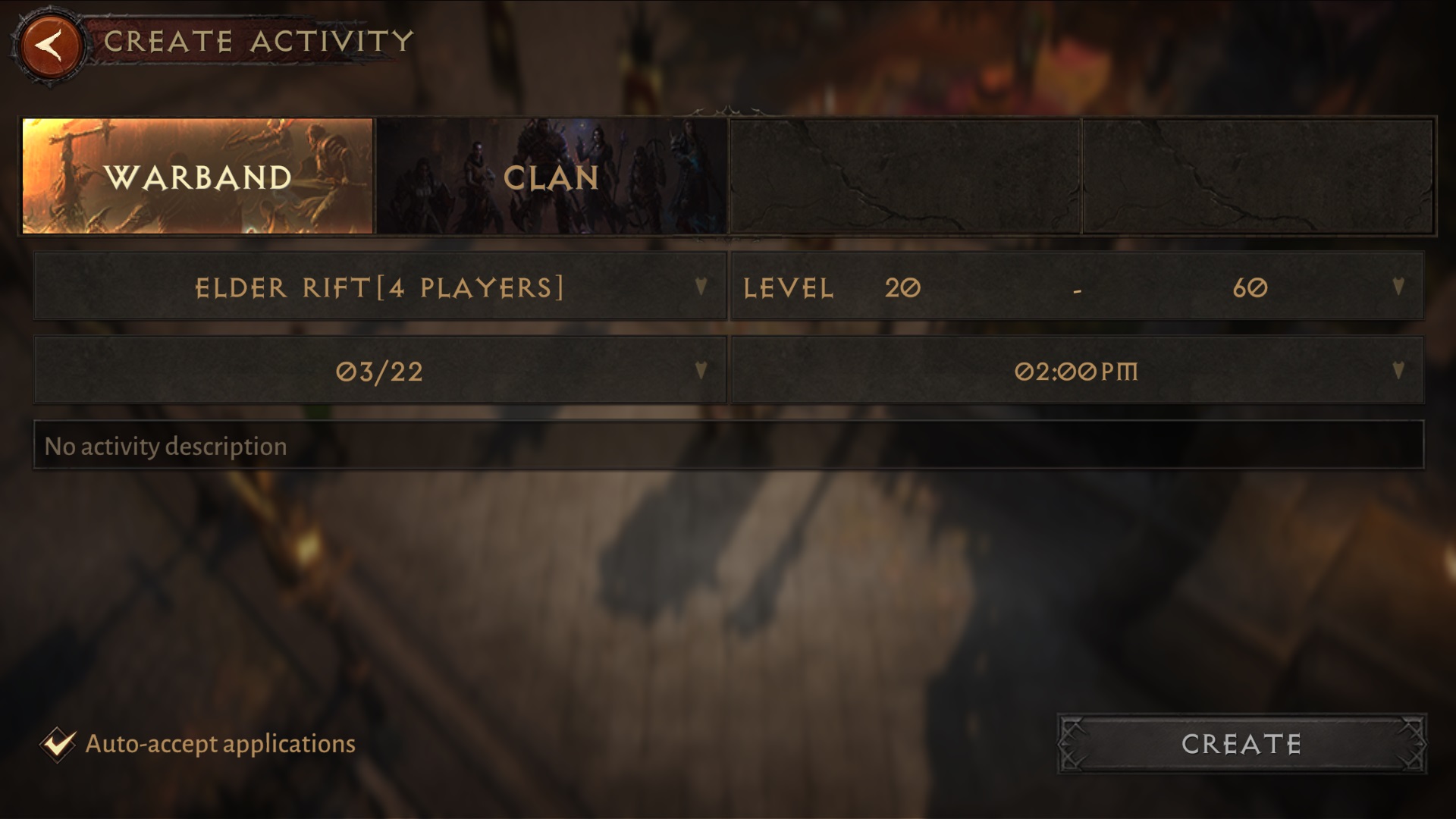Click the Warband banner artwork
The height and width of the screenshot is (819, 1456).
click(x=197, y=176)
